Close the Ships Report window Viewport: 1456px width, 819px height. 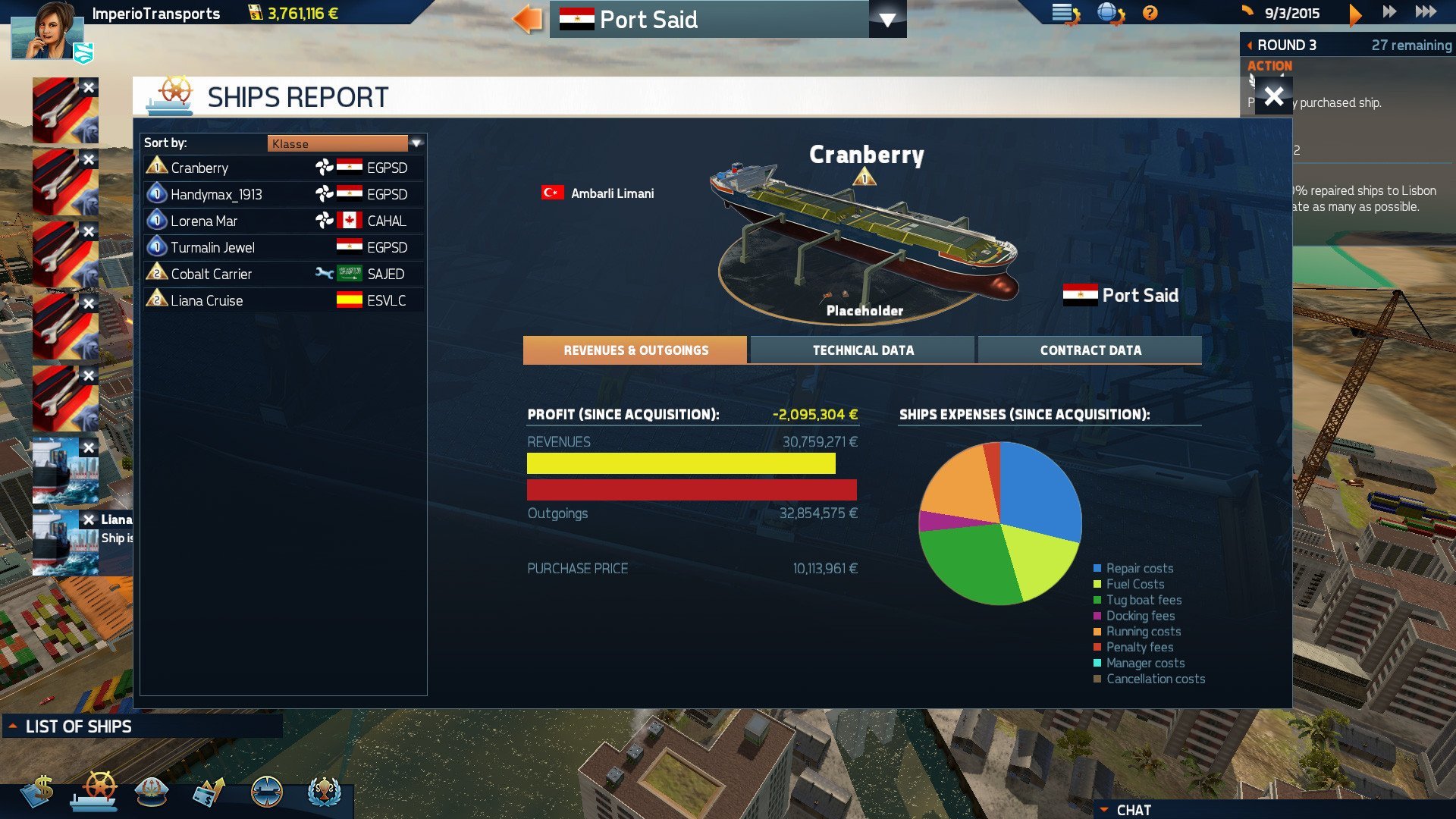[1274, 96]
